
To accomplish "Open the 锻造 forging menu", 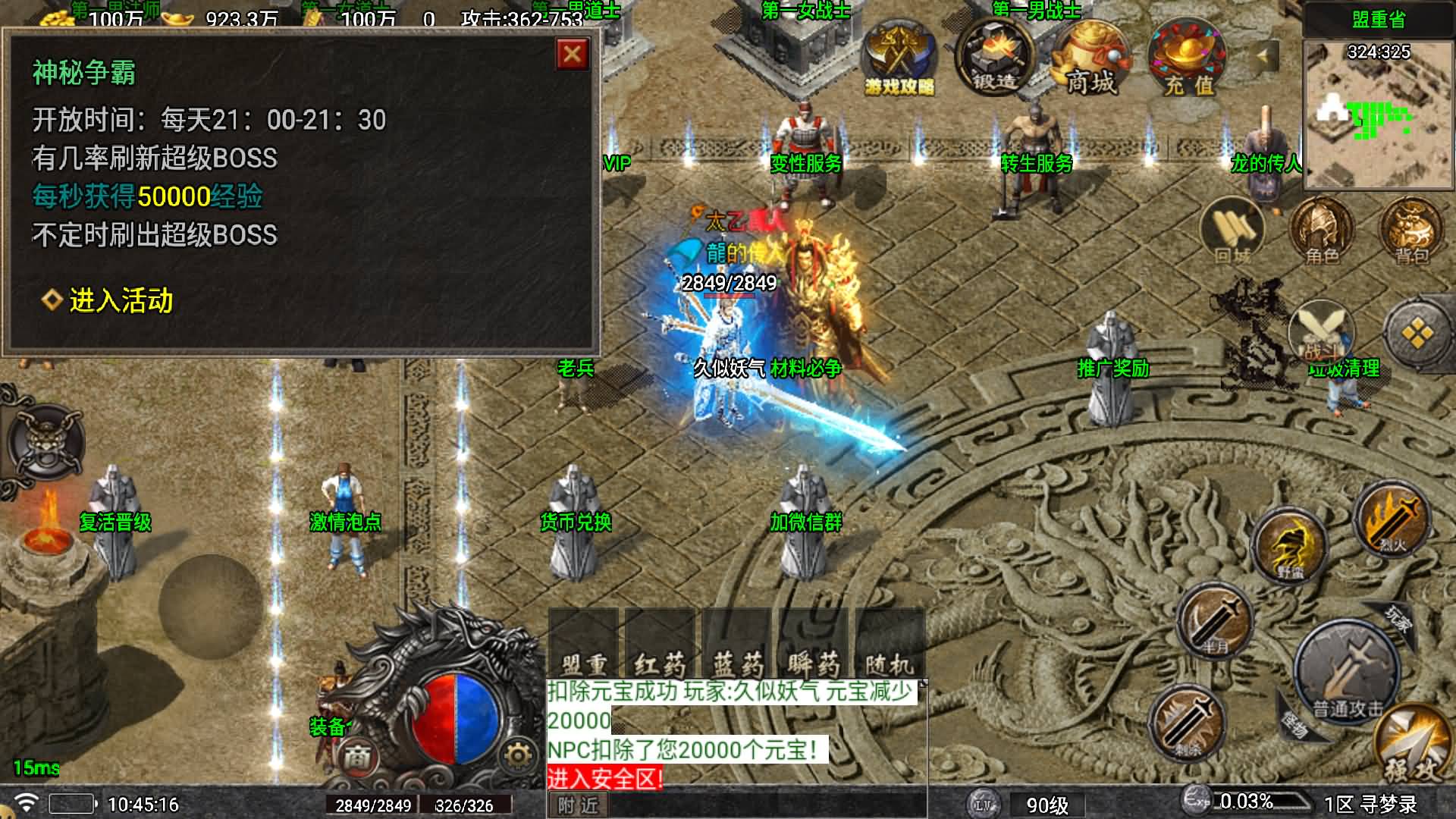I will [x=994, y=57].
